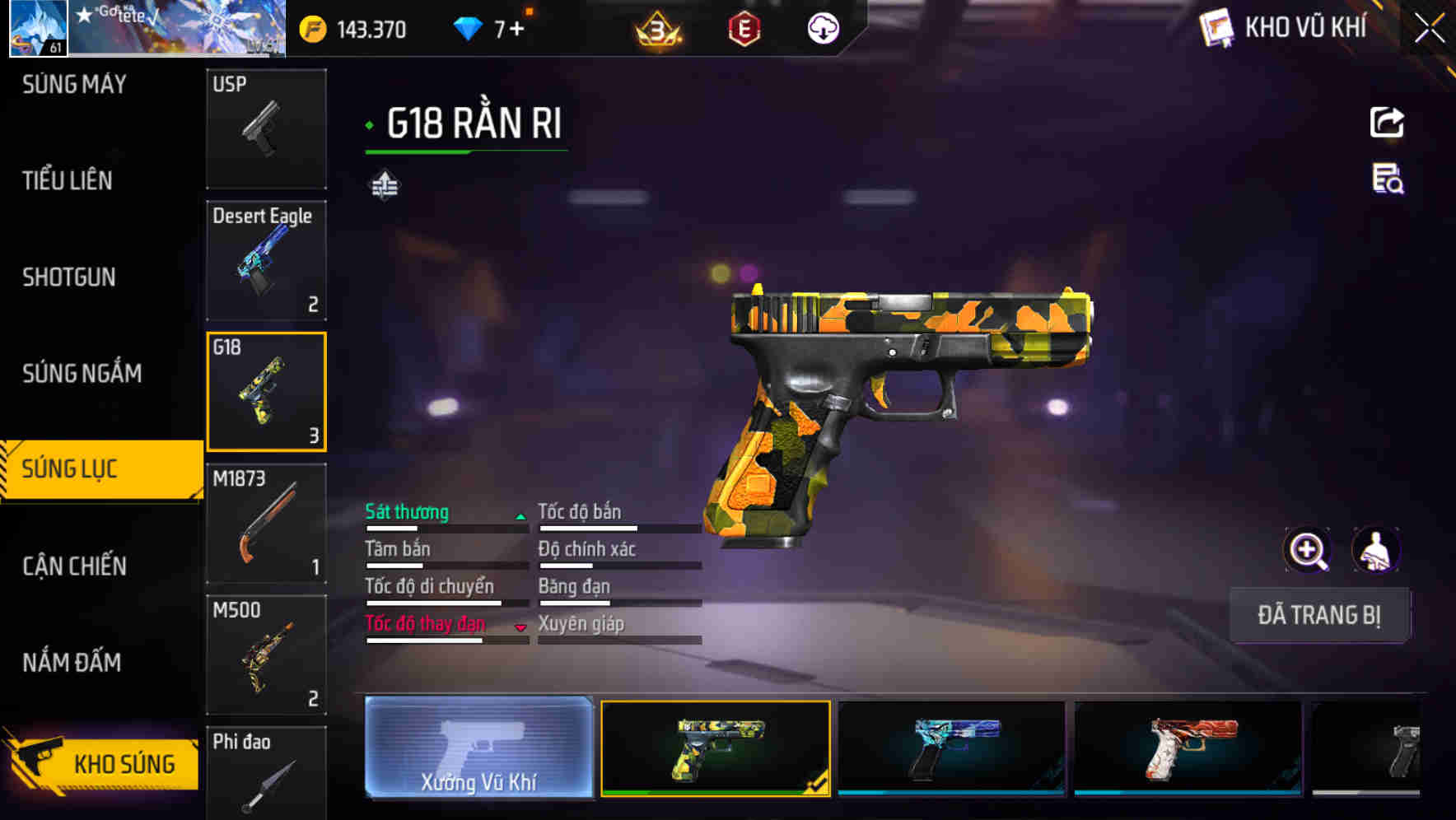Click the share icon near top right

[x=1387, y=121]
